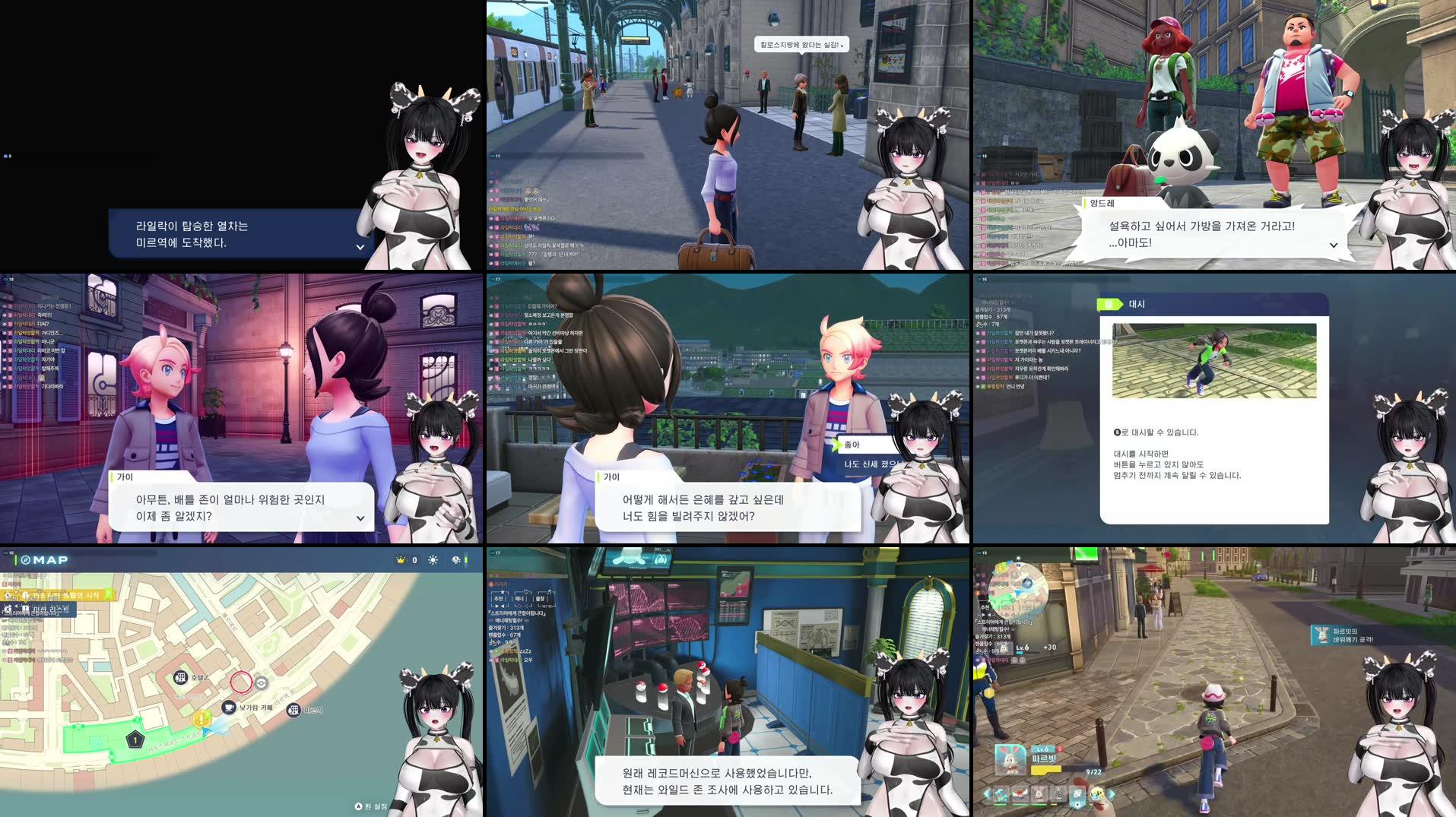Select the sunny weather icon on the map header
1456x817 pixels.
coord(432,560)
